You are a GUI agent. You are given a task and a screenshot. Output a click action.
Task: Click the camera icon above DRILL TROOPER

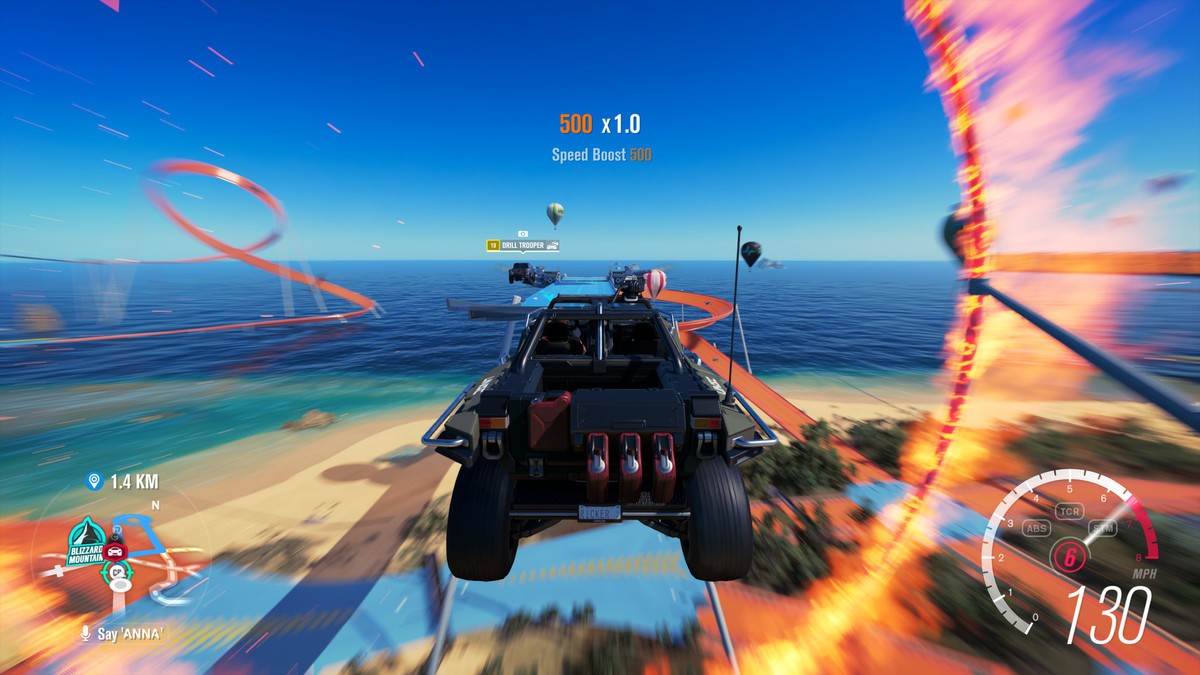[x=522, y=233]
